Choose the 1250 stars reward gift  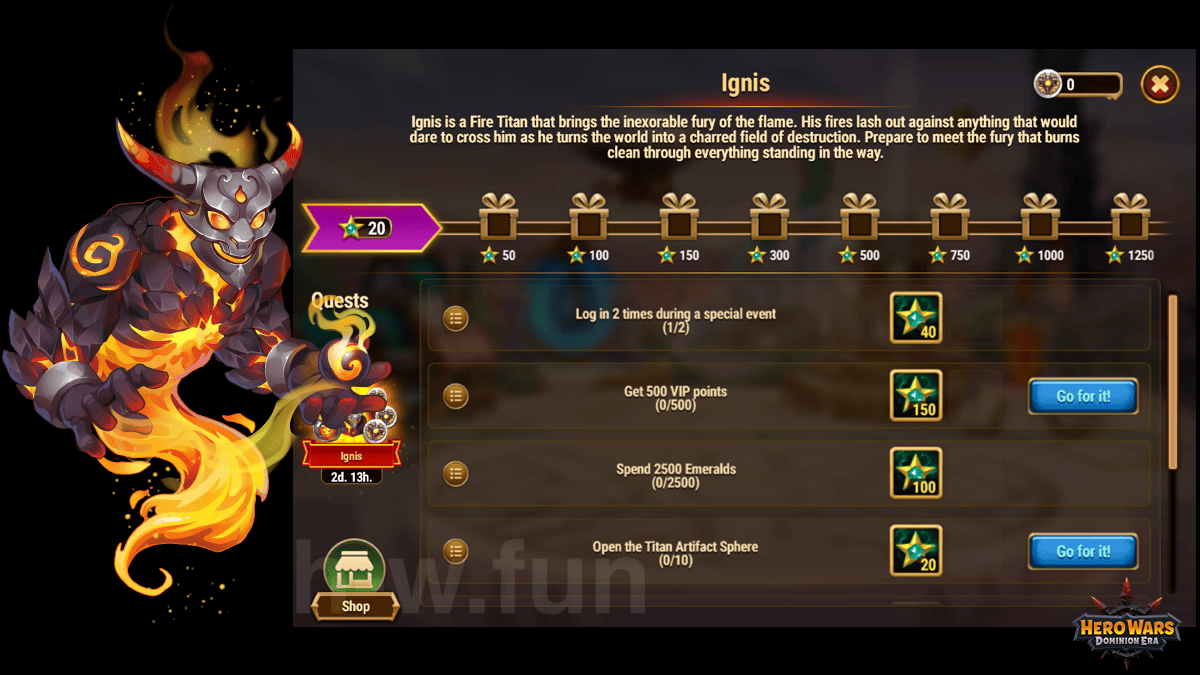(1130, 216)
